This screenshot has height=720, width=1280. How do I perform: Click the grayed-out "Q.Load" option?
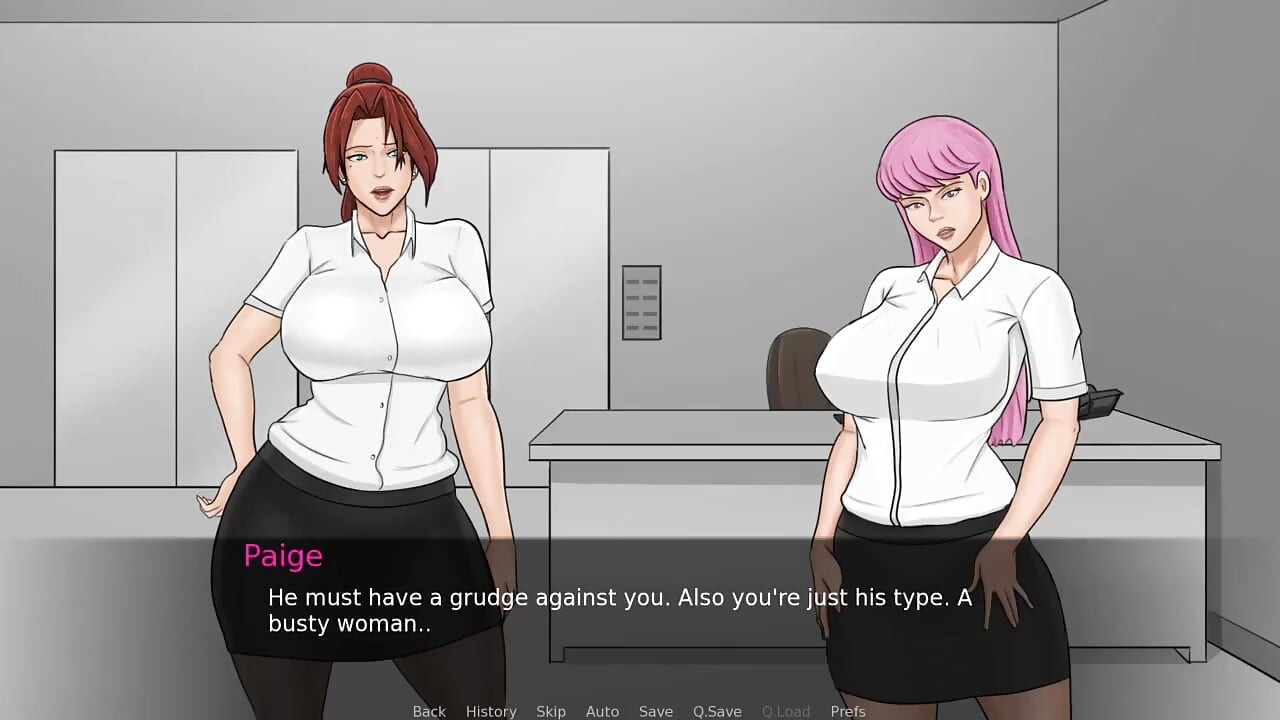coord(785,711)
